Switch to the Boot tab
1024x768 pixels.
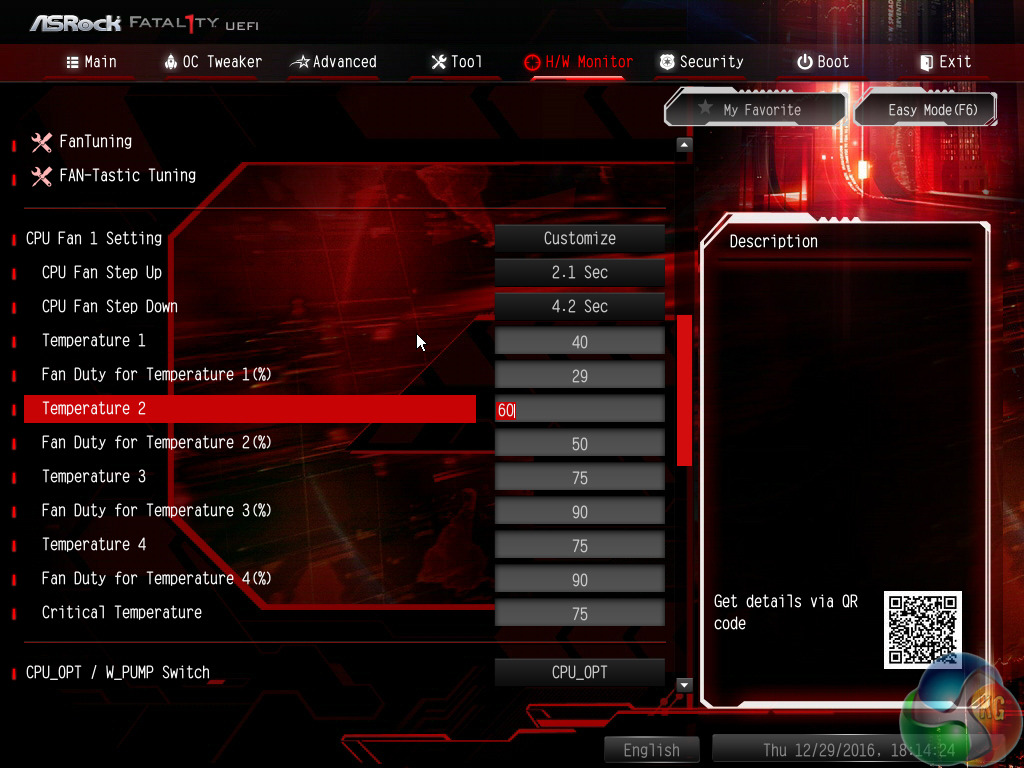[823, 62]
